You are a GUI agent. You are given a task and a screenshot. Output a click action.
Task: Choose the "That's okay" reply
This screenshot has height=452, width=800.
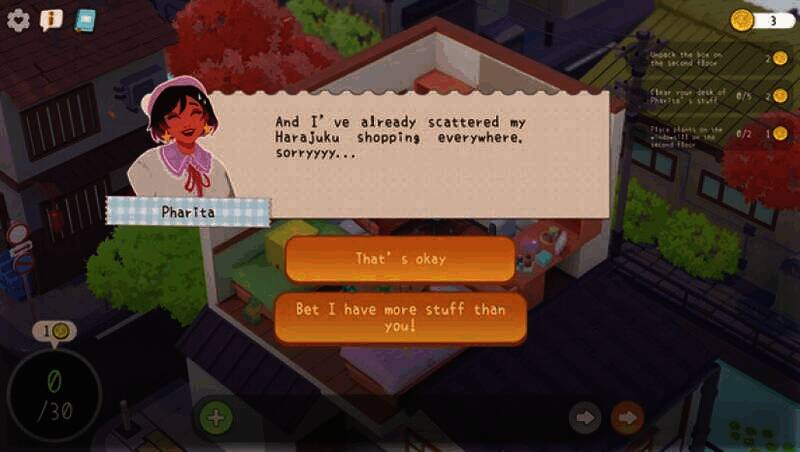pyautogui.click(x=400, y=259)
